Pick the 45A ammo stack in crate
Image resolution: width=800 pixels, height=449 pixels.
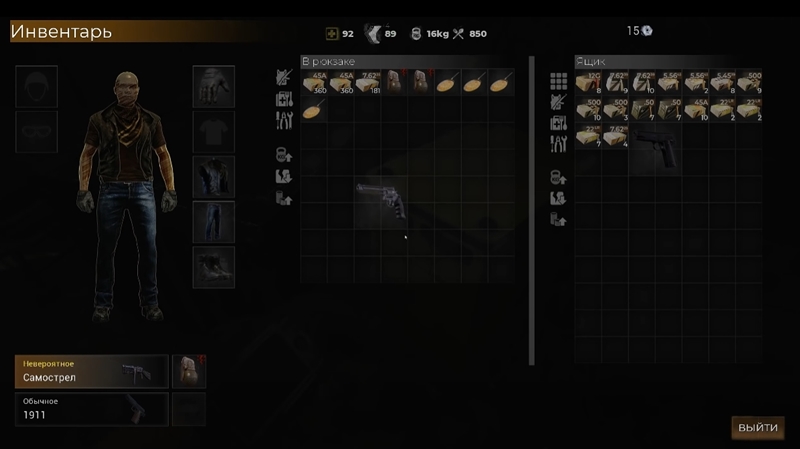tap(695, 109)
